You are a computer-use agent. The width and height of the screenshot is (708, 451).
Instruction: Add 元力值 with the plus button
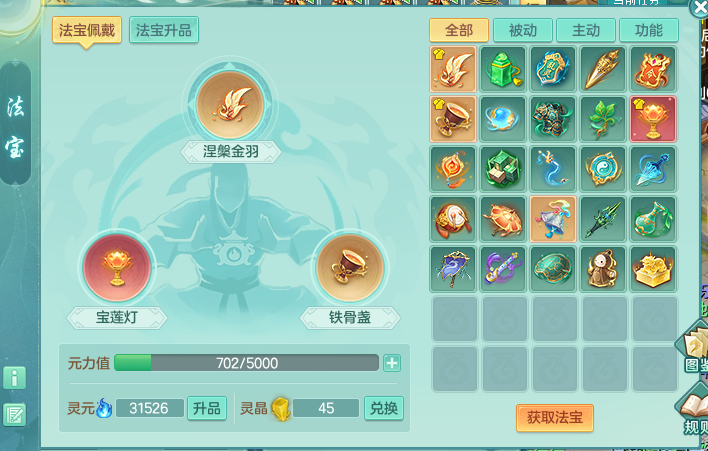pyautogui.click(x=392, y=363)
